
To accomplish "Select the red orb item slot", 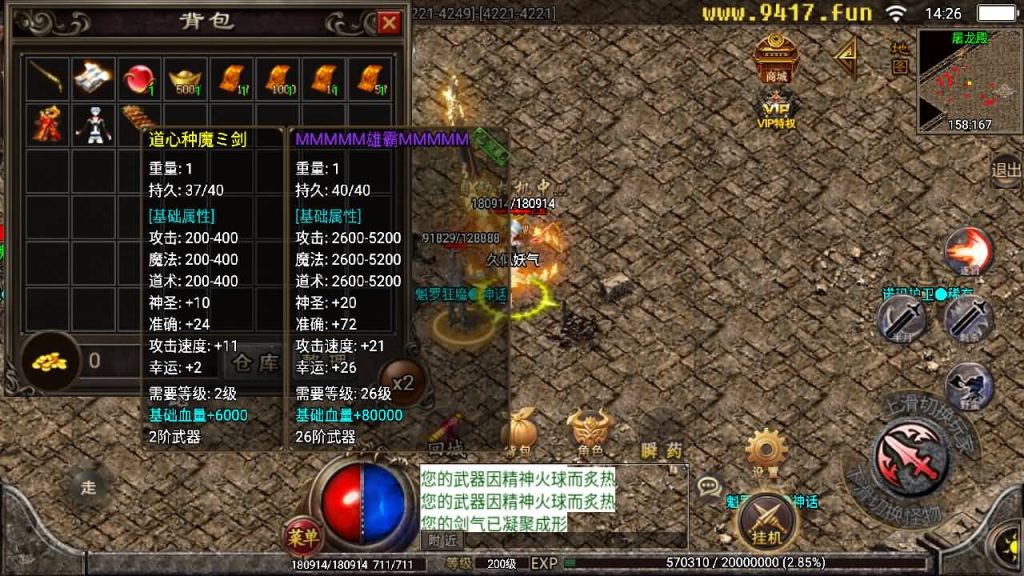I will pyautogui.click(x=139, y=78).
